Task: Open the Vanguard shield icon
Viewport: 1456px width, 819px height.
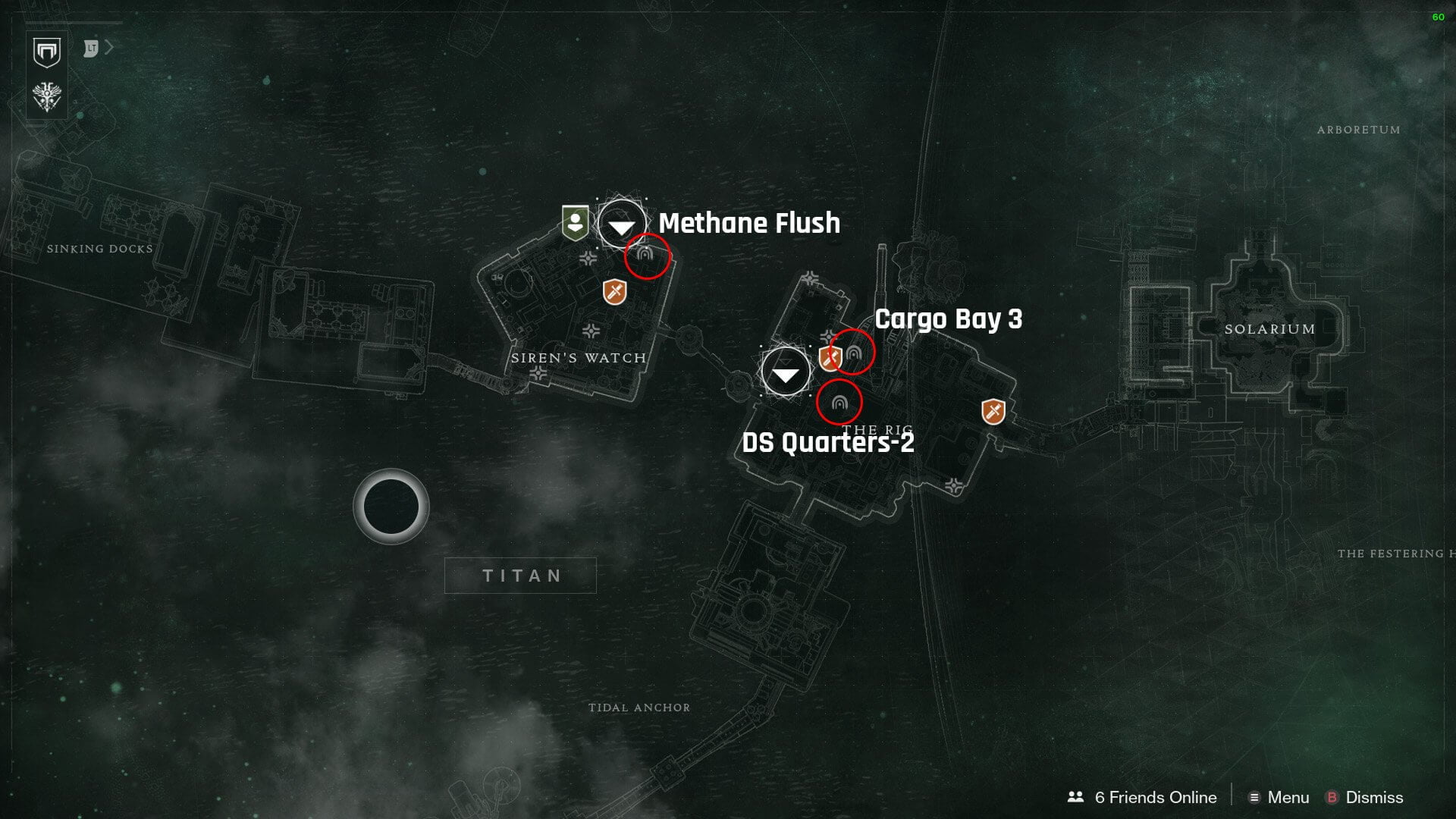Action: click(x=47, y=52)
